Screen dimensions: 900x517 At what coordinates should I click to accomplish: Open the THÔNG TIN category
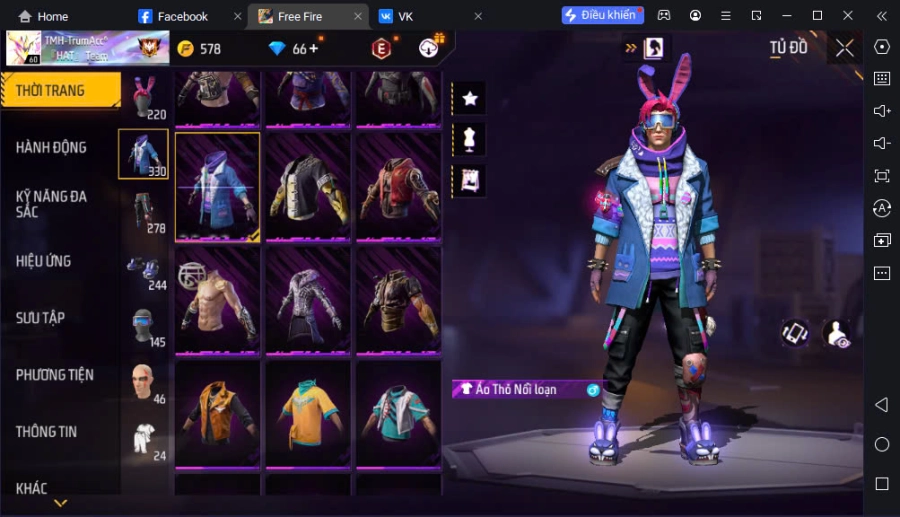tap(47, 431)
